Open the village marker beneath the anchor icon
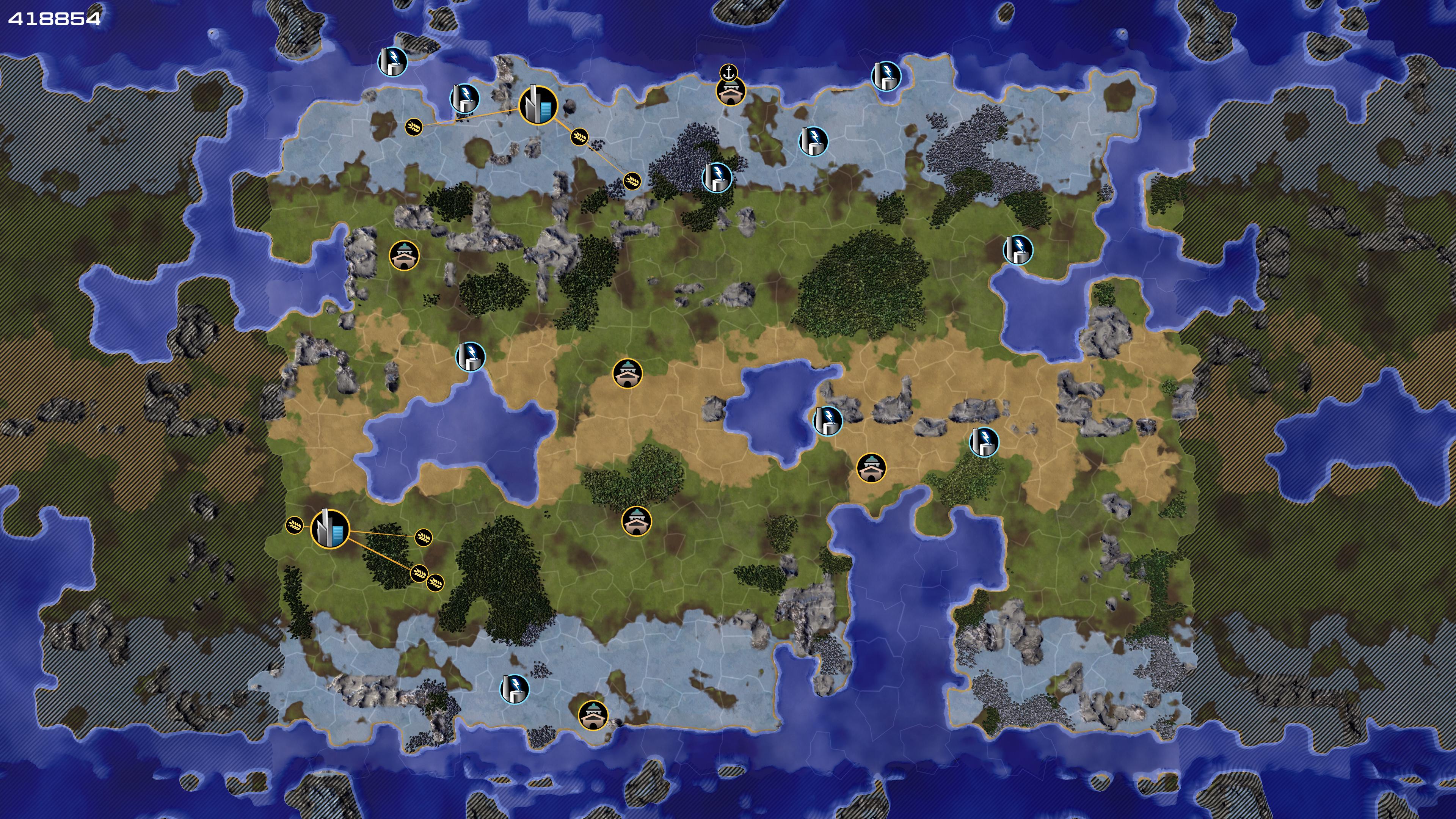This screenshot has height=819, width=1456. tap(730, 91)
